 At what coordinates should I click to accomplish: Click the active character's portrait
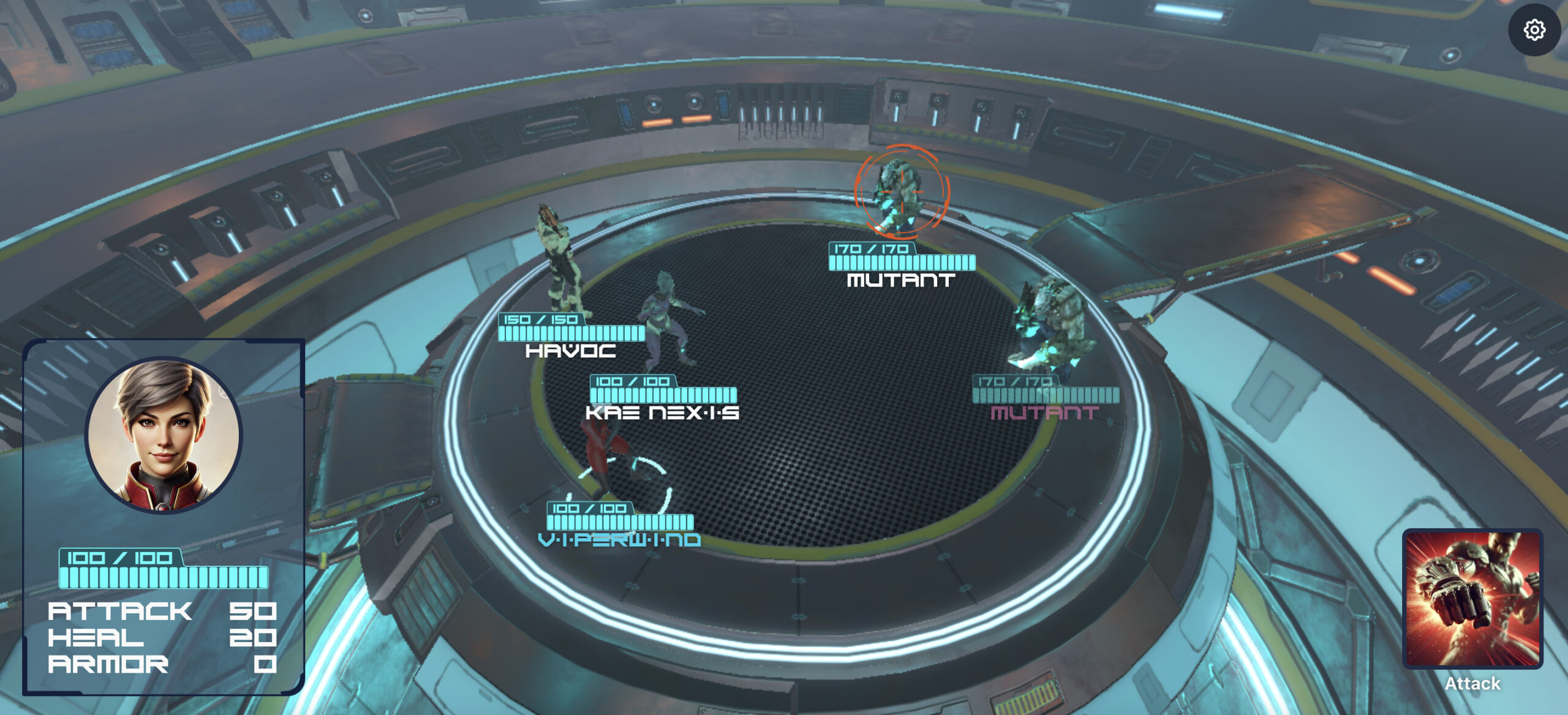(x=164, y=435)
